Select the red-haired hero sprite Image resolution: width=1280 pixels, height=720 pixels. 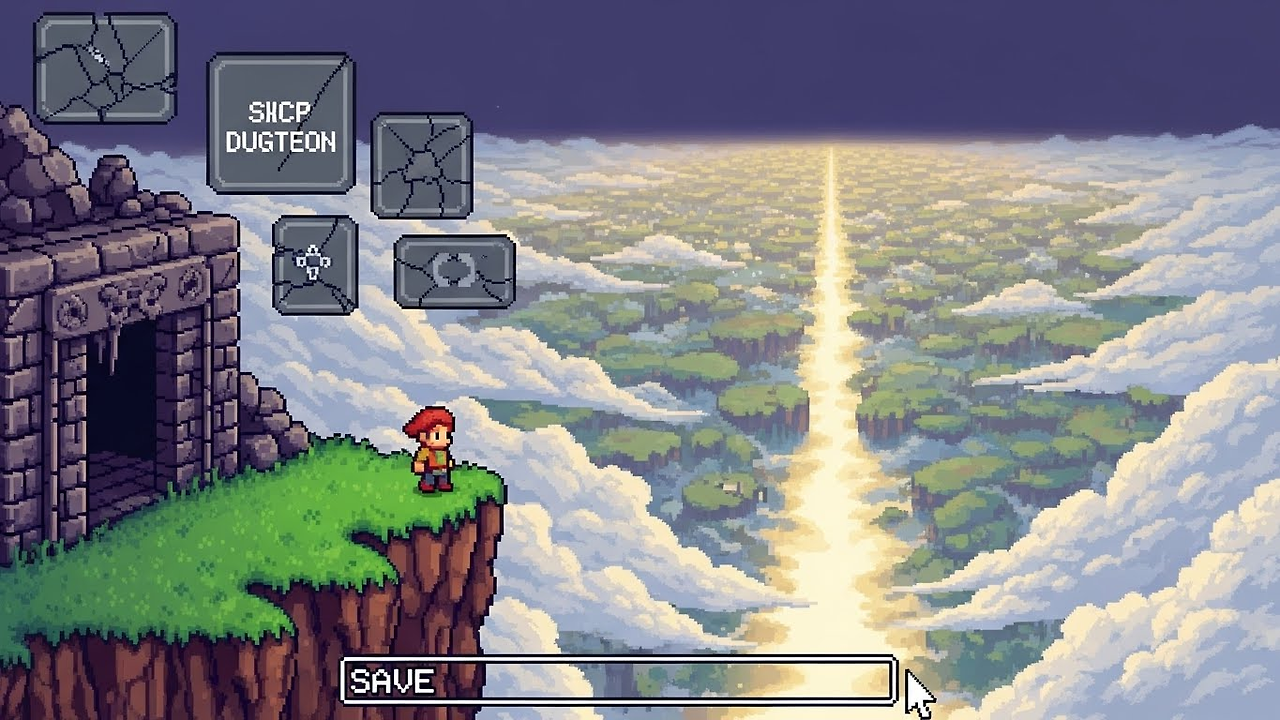coord(430,450)
